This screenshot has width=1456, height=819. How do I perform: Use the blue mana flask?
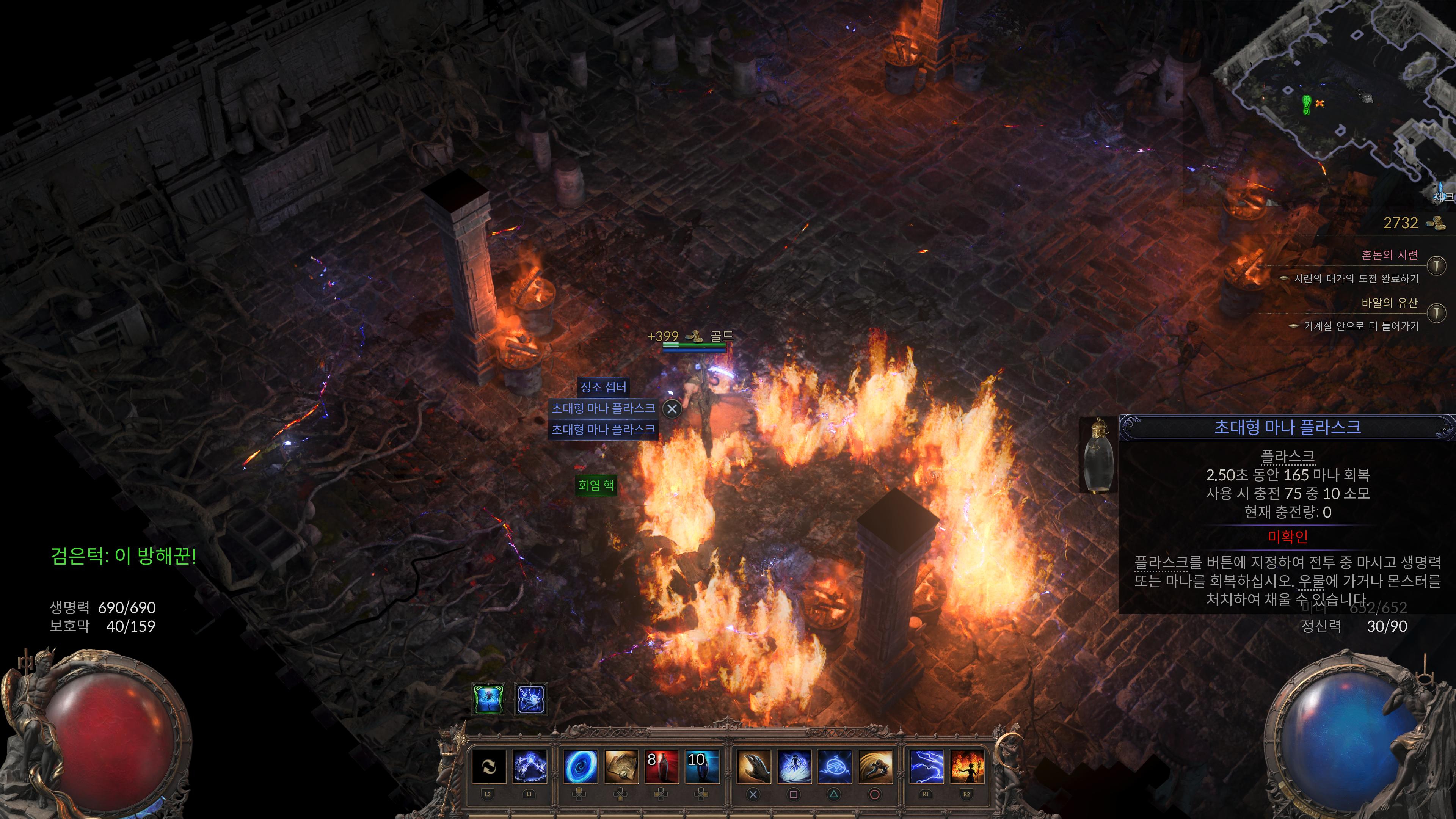click(701, 766)
